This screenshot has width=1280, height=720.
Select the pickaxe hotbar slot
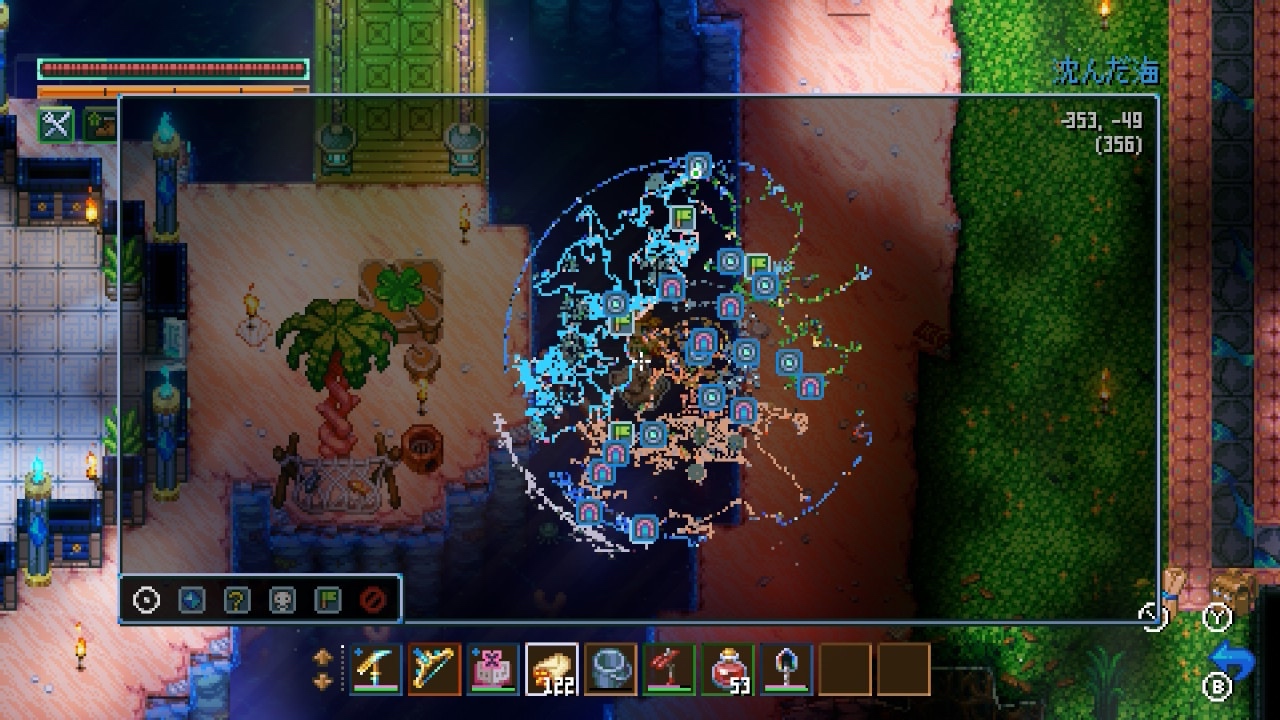coord(375,668)
